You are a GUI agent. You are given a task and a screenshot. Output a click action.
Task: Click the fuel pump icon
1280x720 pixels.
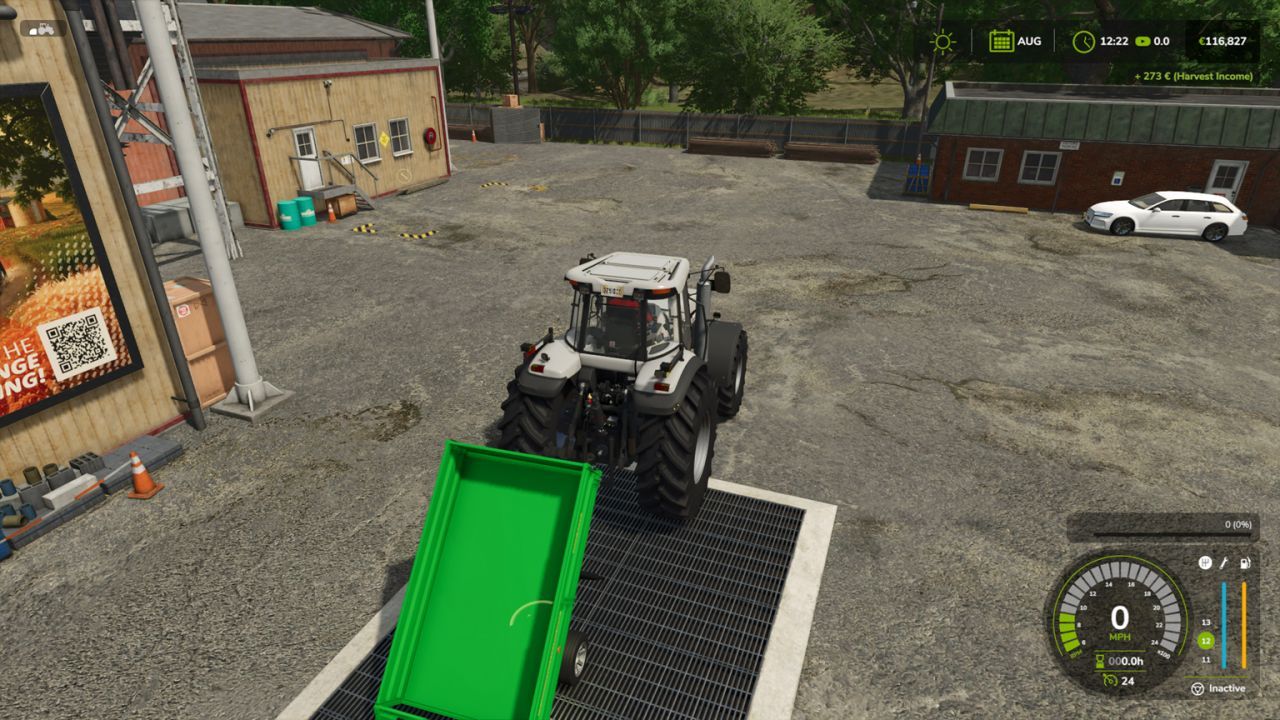pyautogui.click(x=1243, y=562)
